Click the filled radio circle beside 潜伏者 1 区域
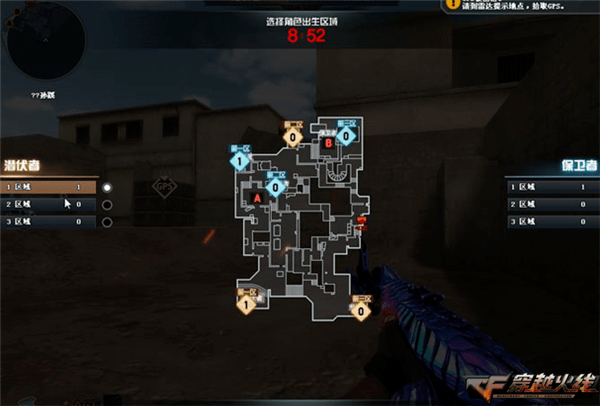Viewport: 600px width, 406px height. [x=108, y=187]
